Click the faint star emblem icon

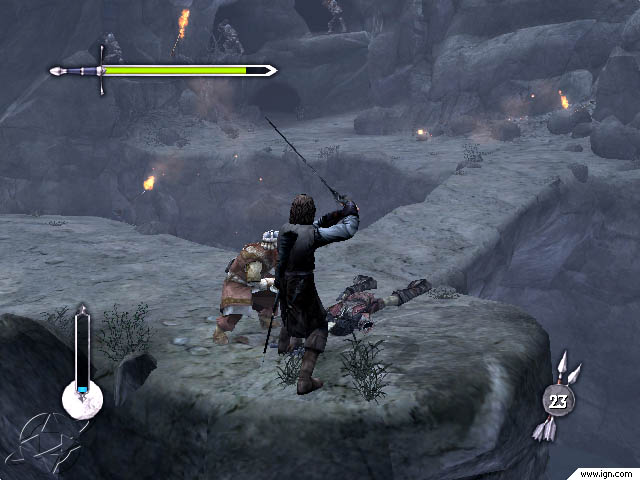point(48,441)
